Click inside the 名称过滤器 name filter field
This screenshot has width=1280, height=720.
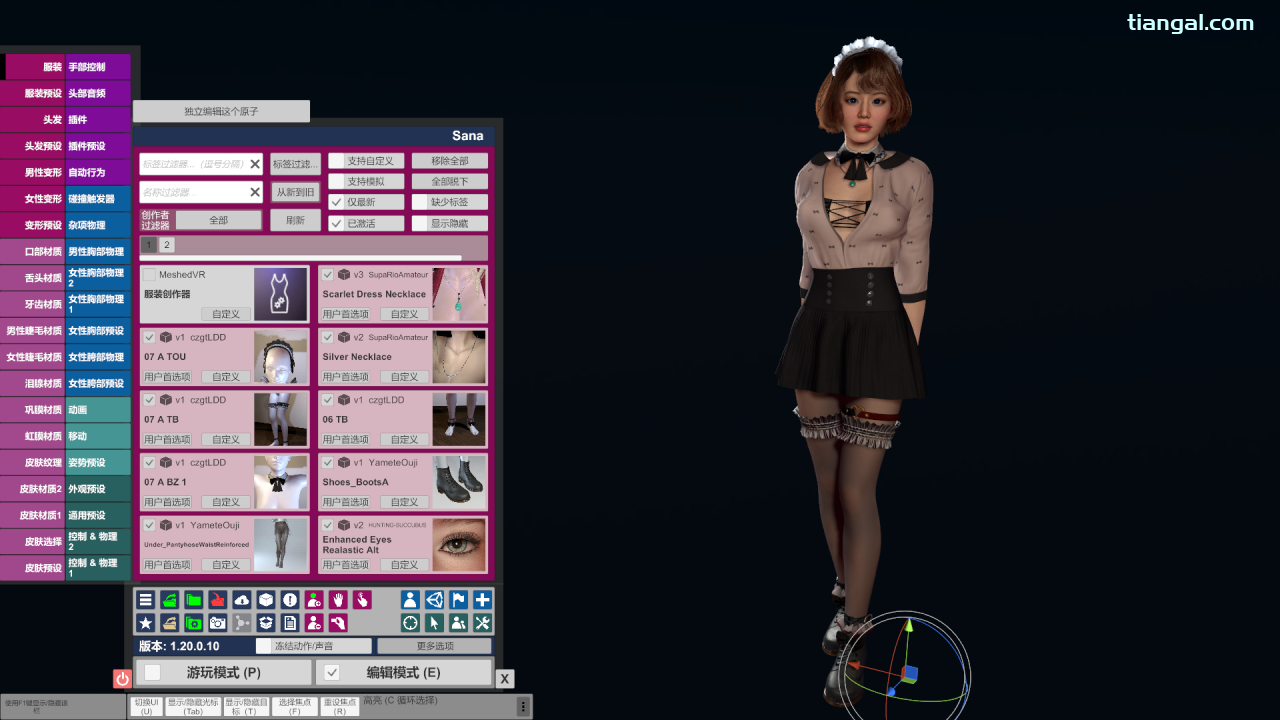[195, 191]
